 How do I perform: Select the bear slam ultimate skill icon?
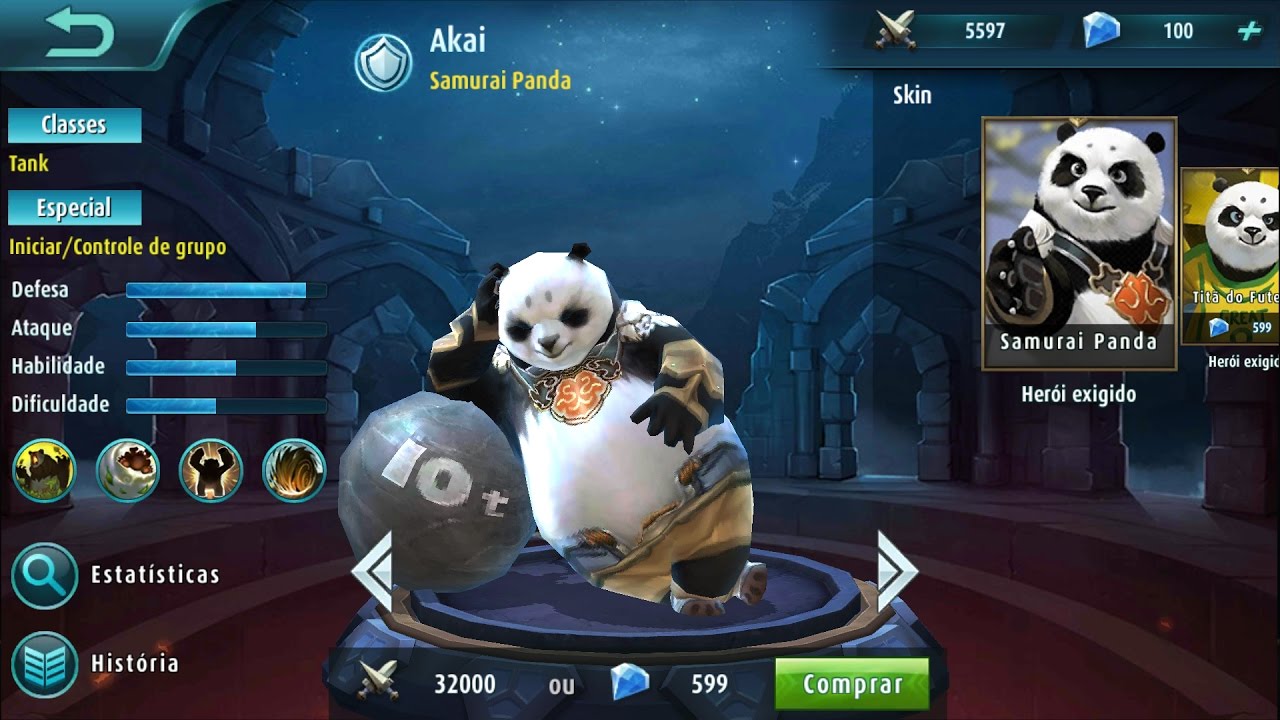209,471
